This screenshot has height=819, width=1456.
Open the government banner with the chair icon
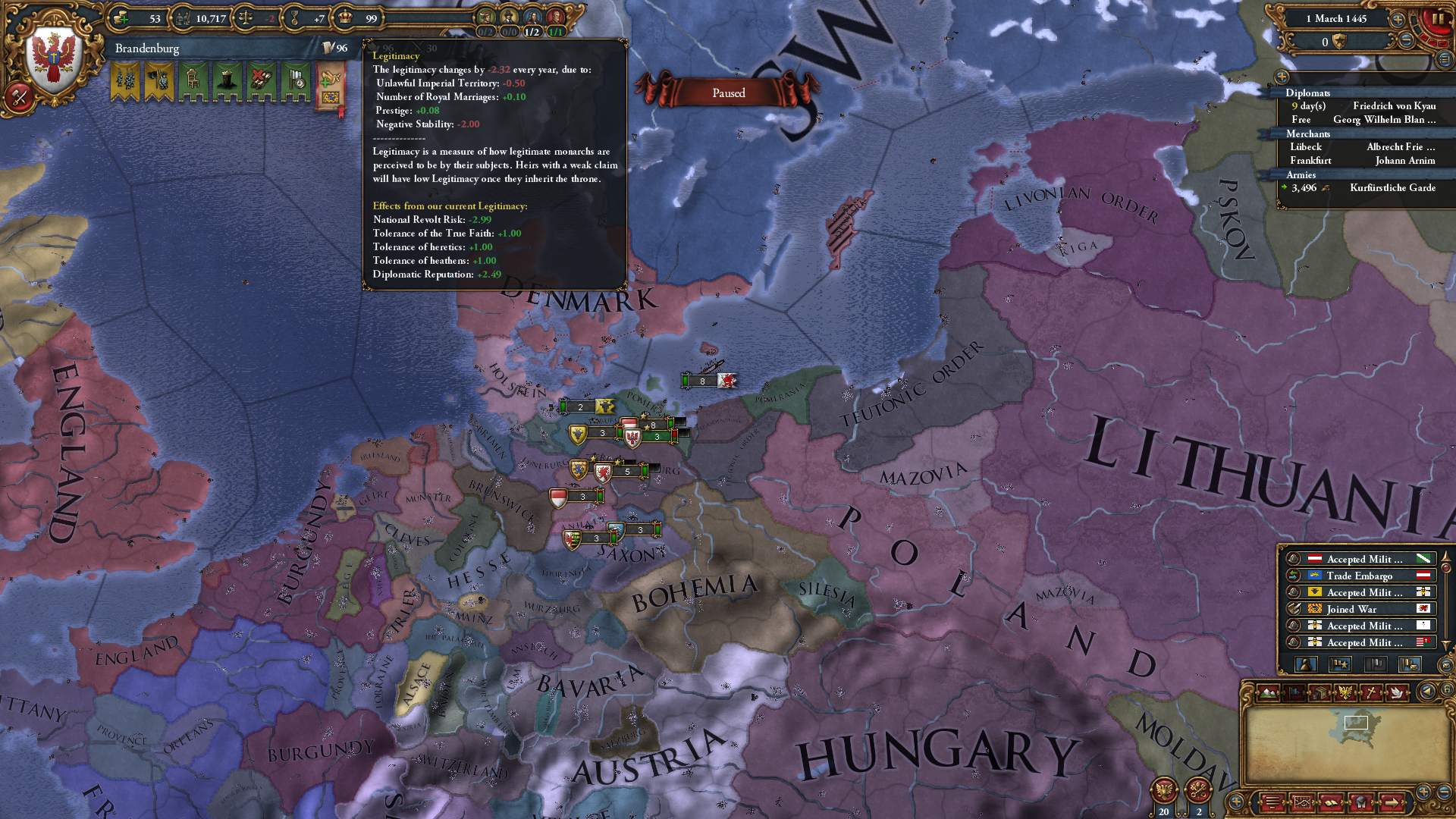(x=193, y=80)
